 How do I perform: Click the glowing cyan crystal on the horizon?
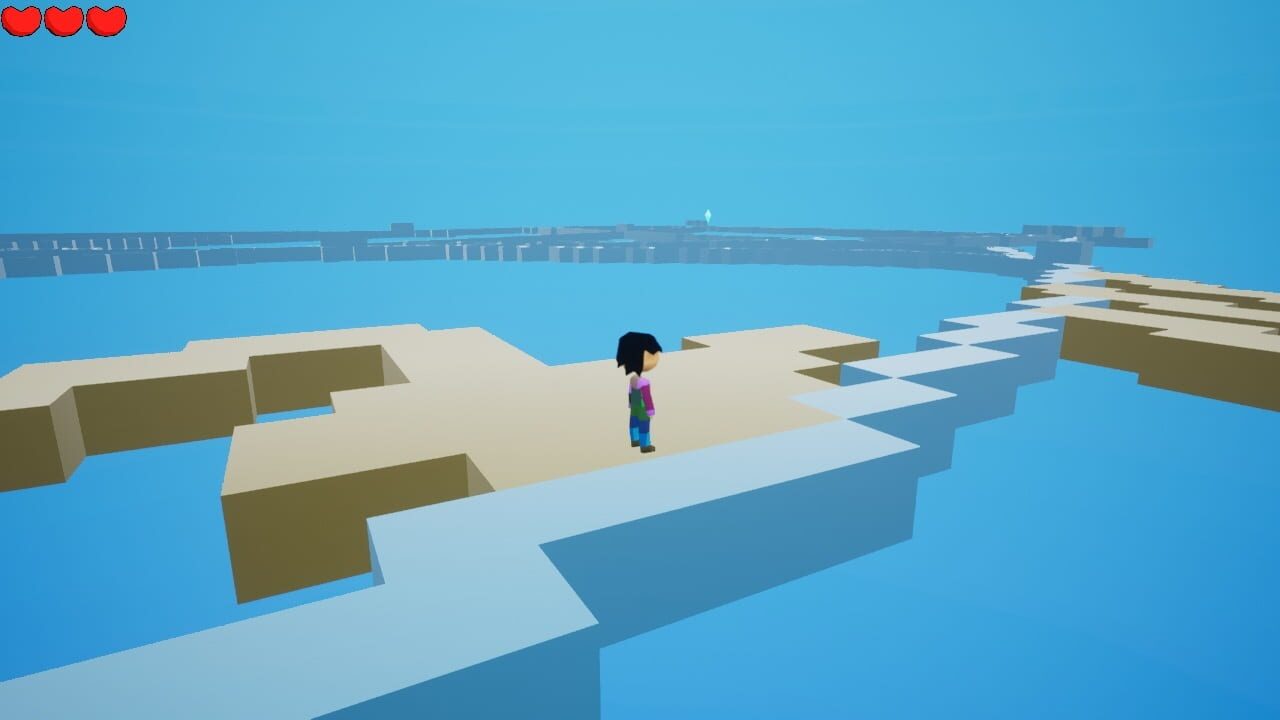(x=709, y=215)
